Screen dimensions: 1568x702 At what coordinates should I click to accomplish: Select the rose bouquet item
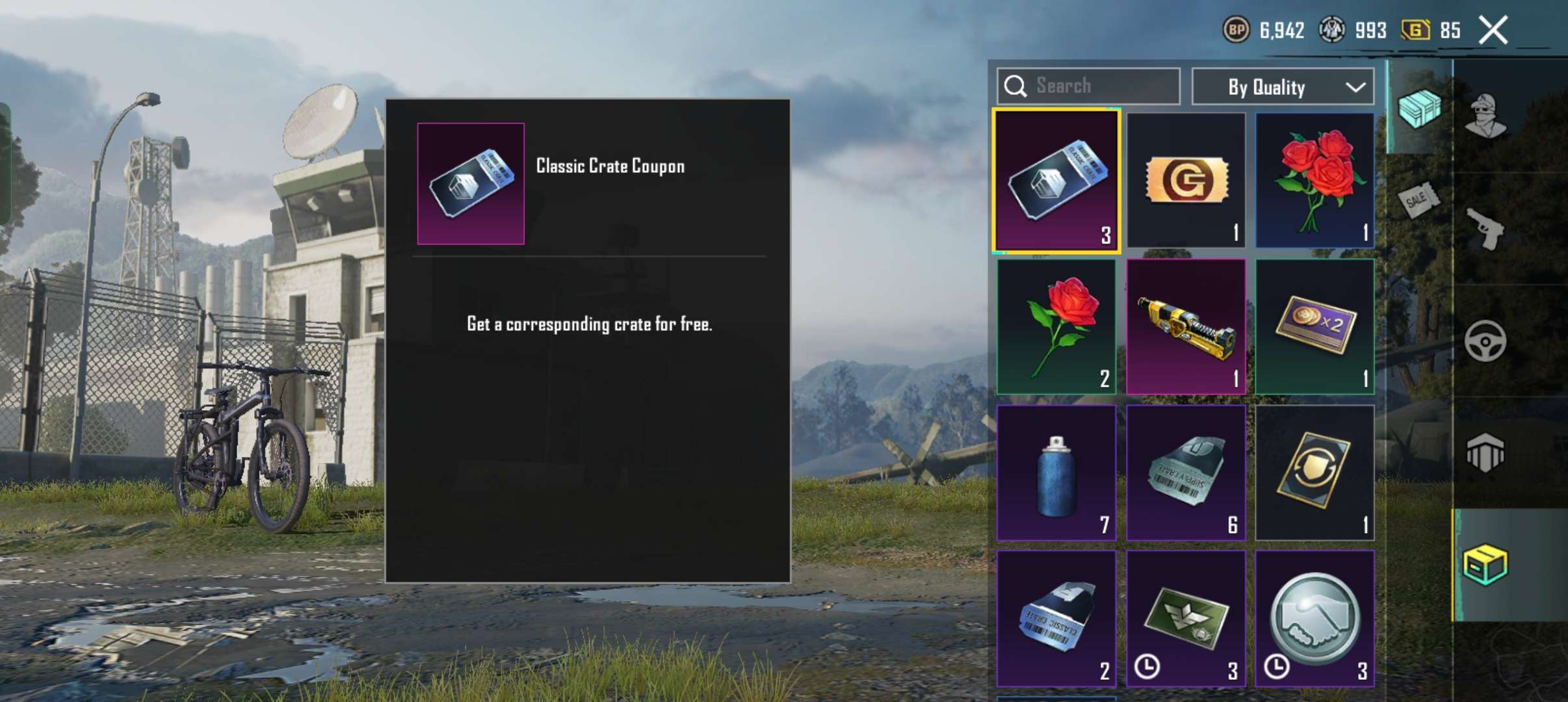[x=1314, y=179]
